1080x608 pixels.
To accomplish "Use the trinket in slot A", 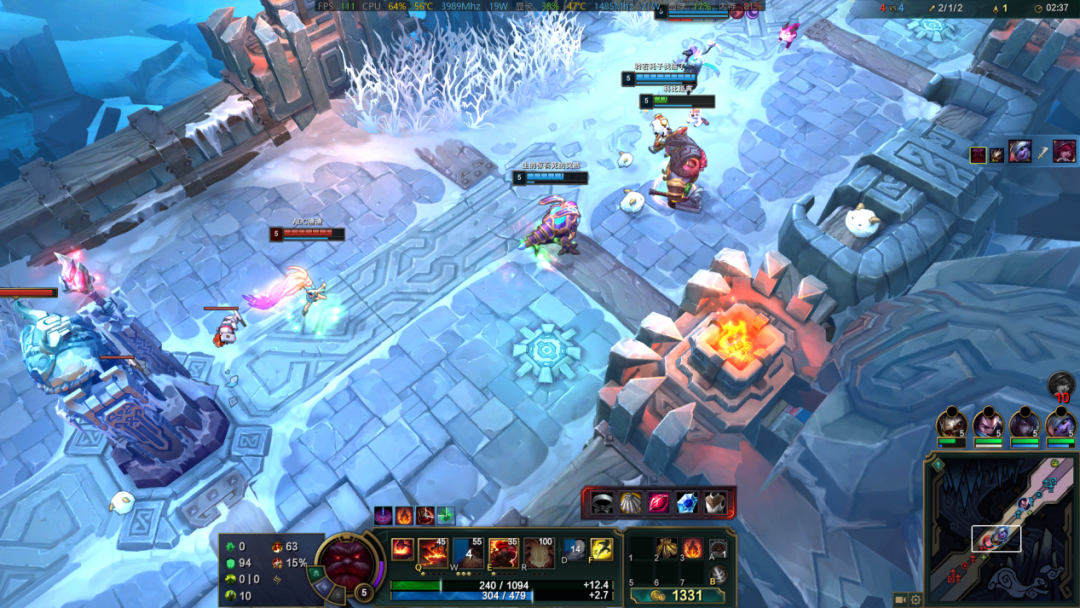I will [x=718, y=548].
